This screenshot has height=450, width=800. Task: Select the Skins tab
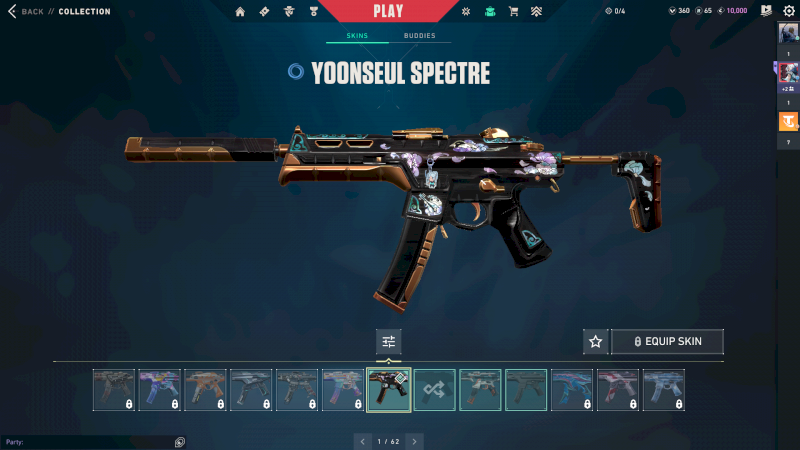(x=357, y=36)
